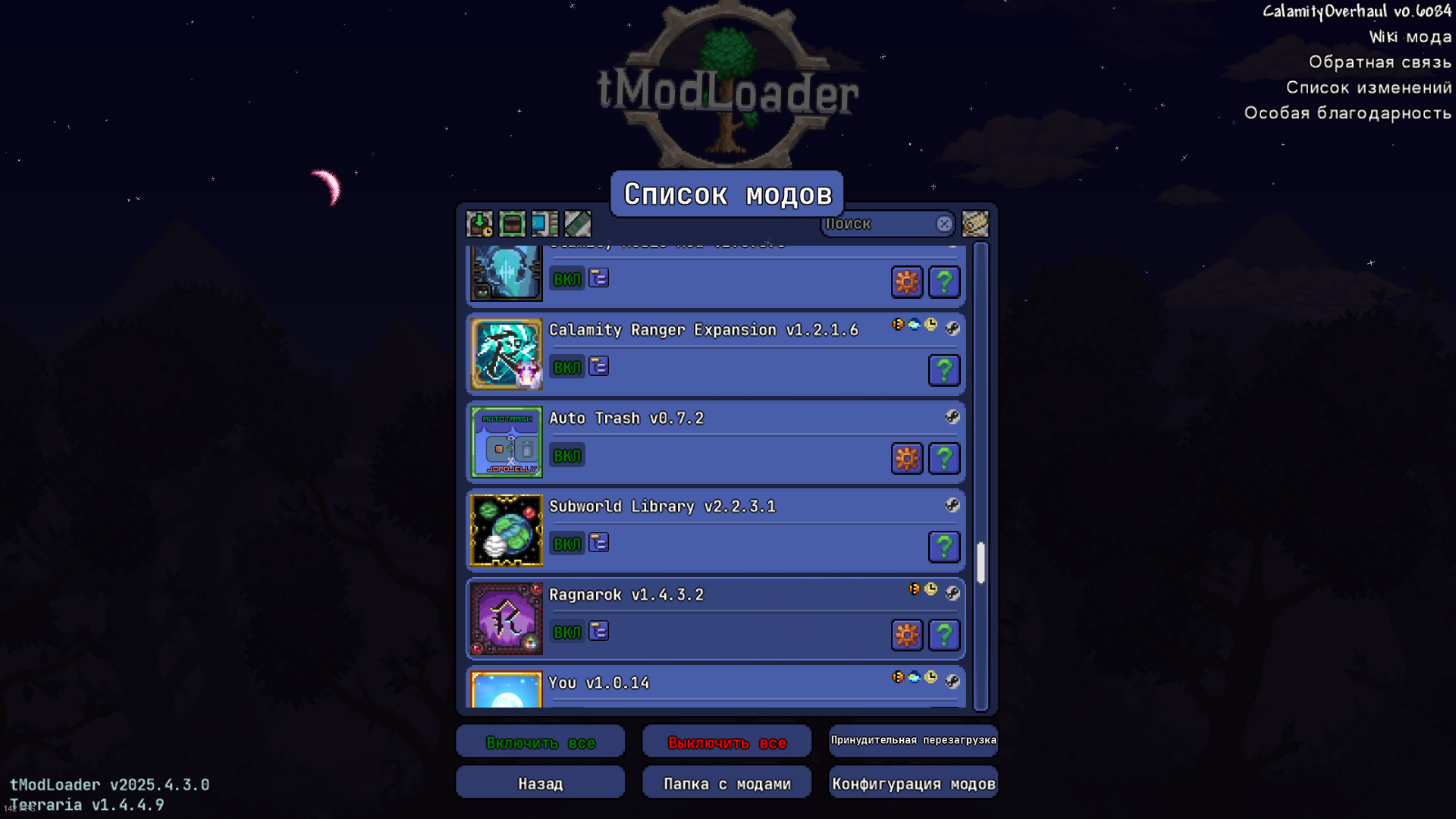Clear search using the X in search field

tap(944, 224)
